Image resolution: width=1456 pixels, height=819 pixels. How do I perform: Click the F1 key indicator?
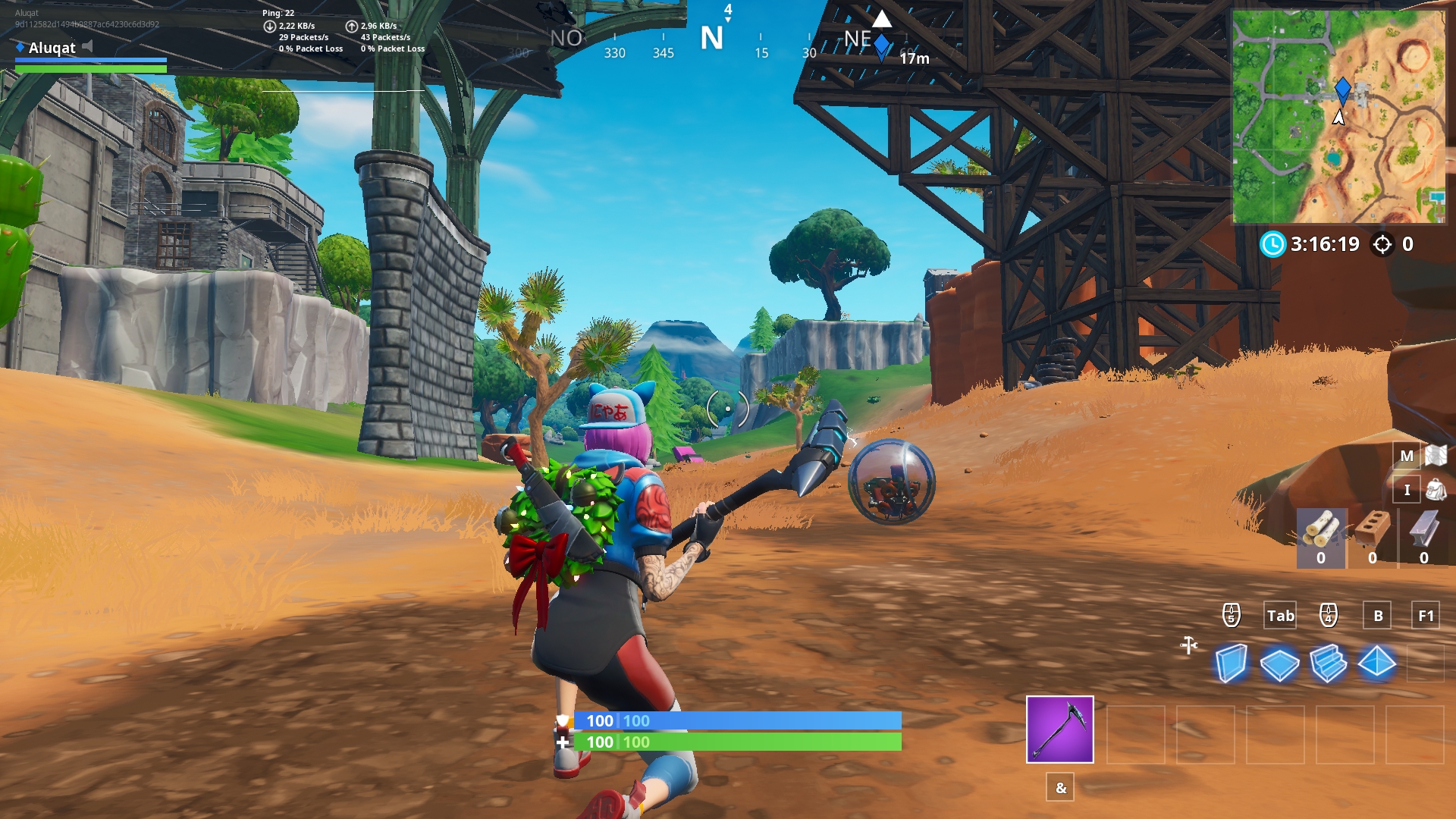pos(1426,616)
